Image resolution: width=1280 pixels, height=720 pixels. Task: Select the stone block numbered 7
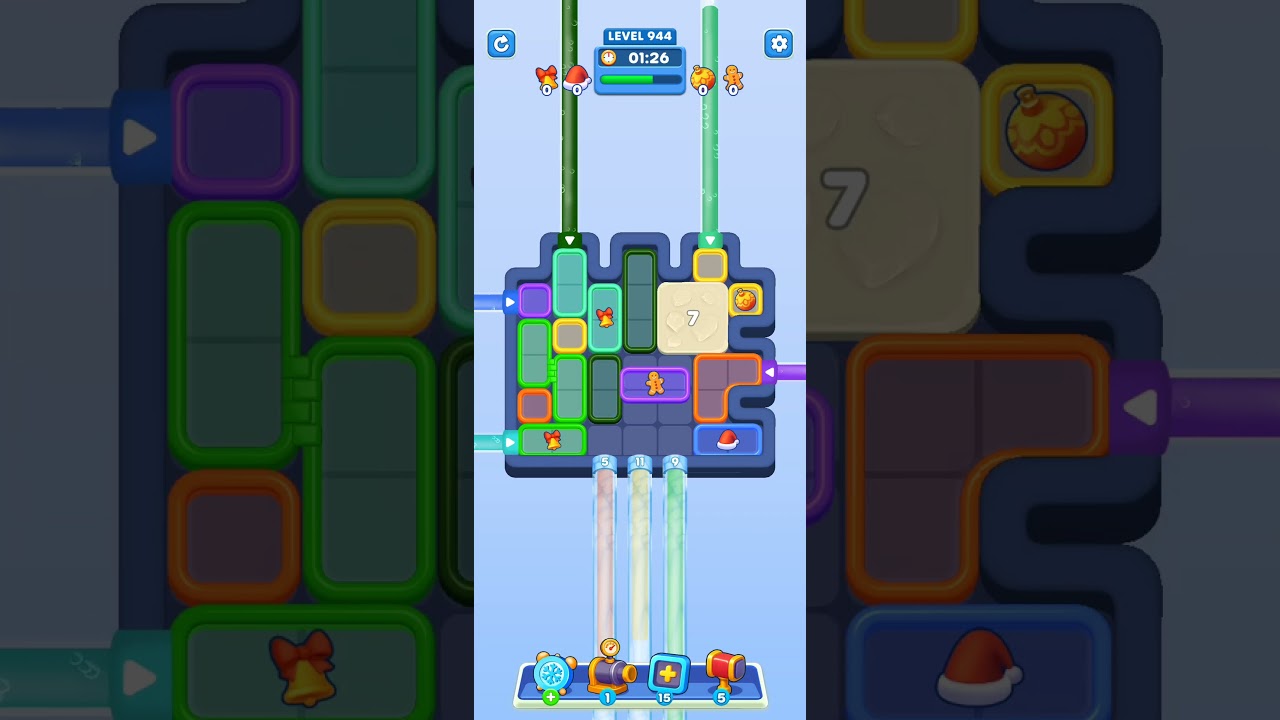click(x=695, y=318)
